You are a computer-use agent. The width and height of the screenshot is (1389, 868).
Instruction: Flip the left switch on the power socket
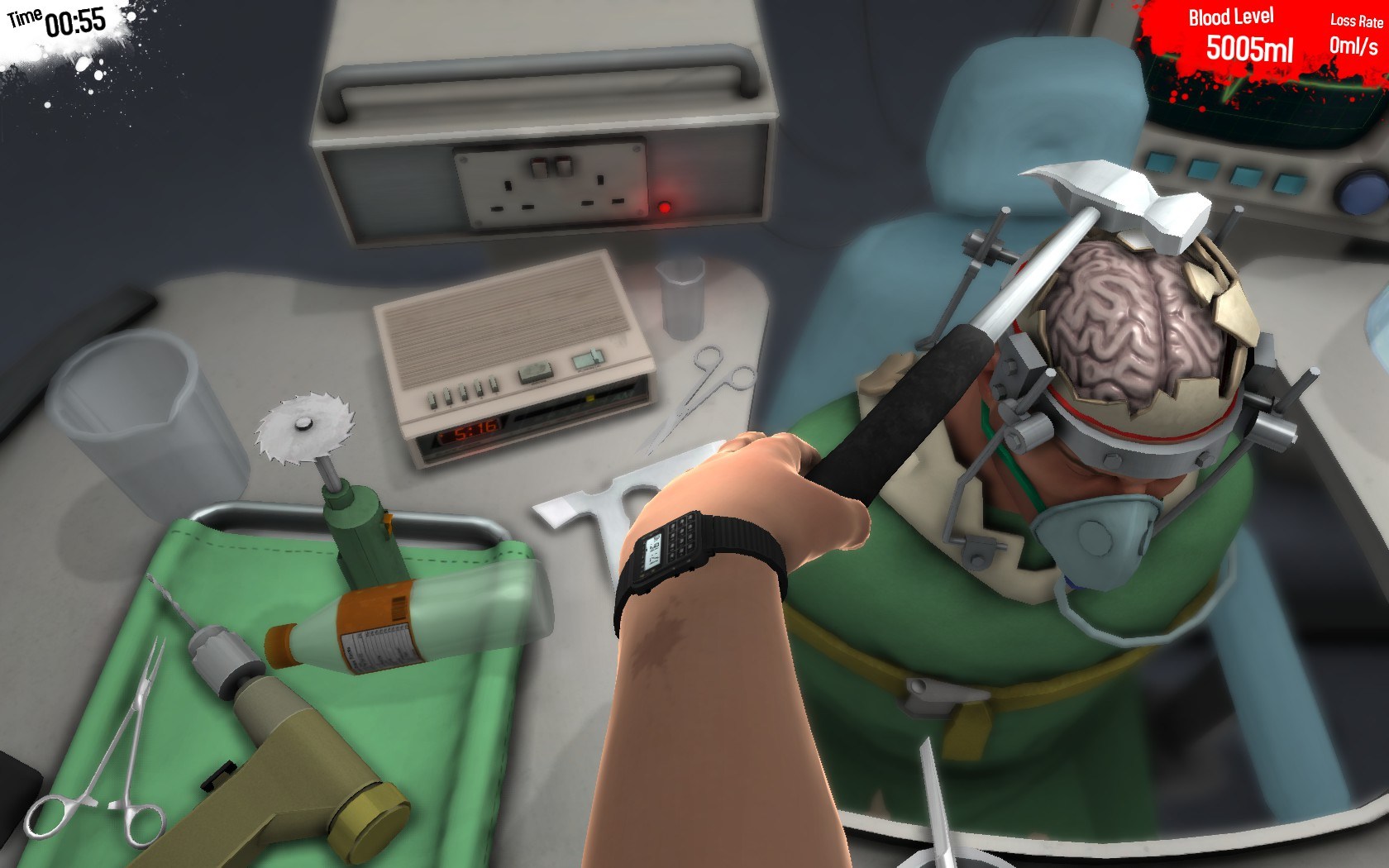[538, 165]
